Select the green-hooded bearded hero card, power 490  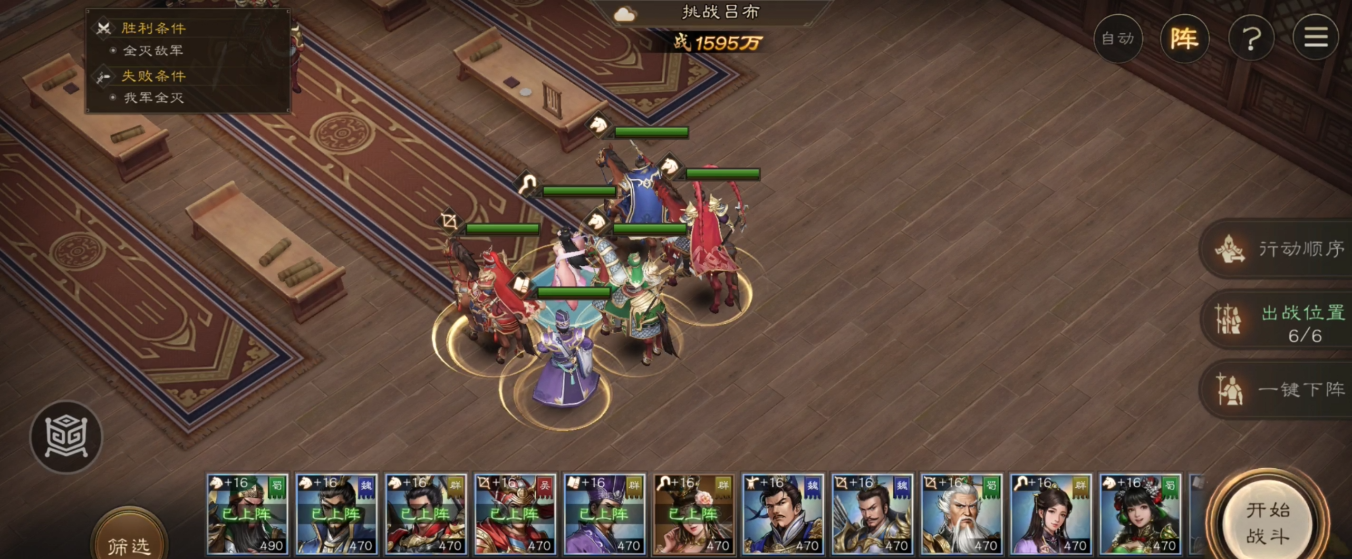[x=247, y=514]
